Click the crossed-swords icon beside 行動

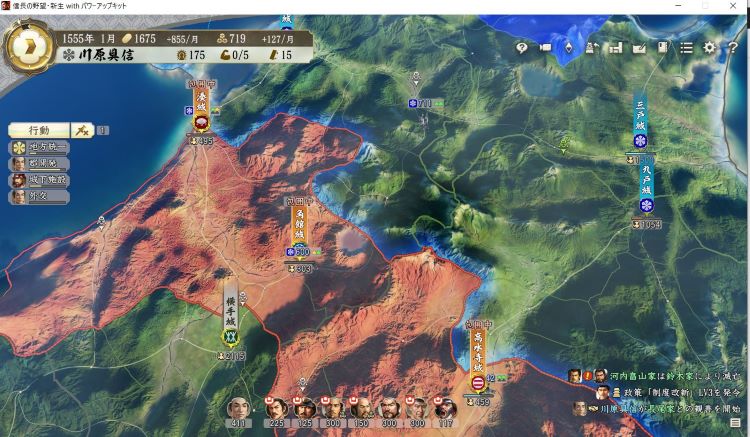click(x=83, y=130)
